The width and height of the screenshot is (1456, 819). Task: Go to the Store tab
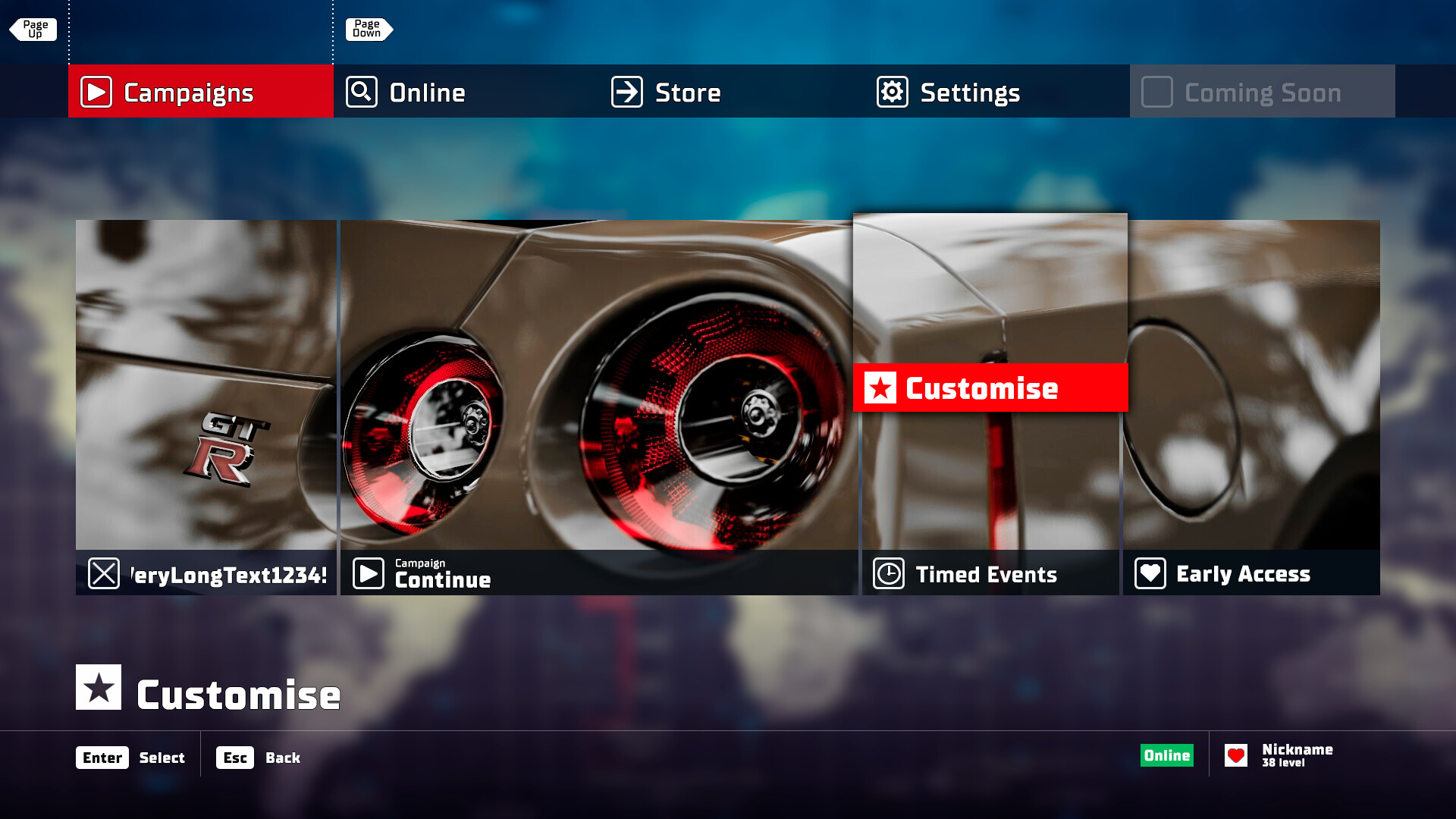click(x=731, y=92)
